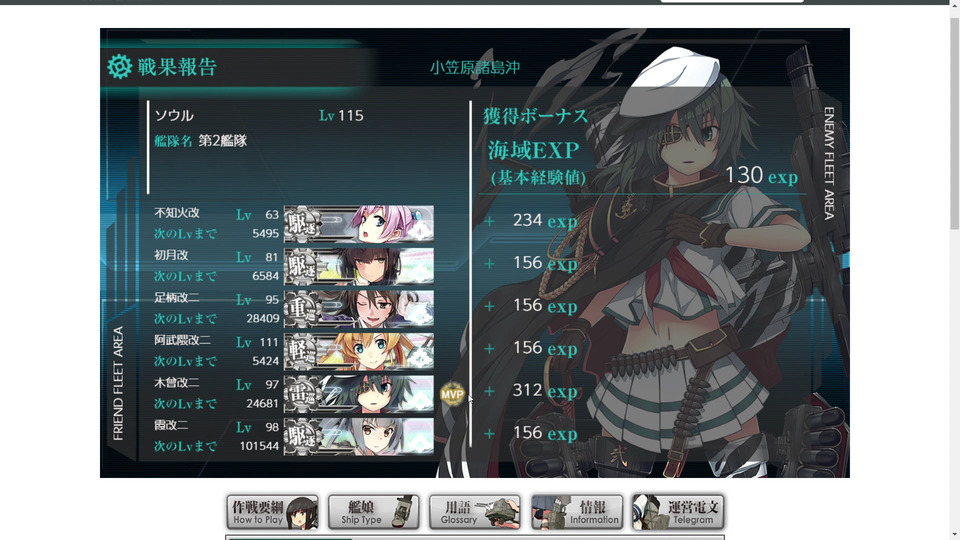Open the Glossary button

[x=475, y=512]
